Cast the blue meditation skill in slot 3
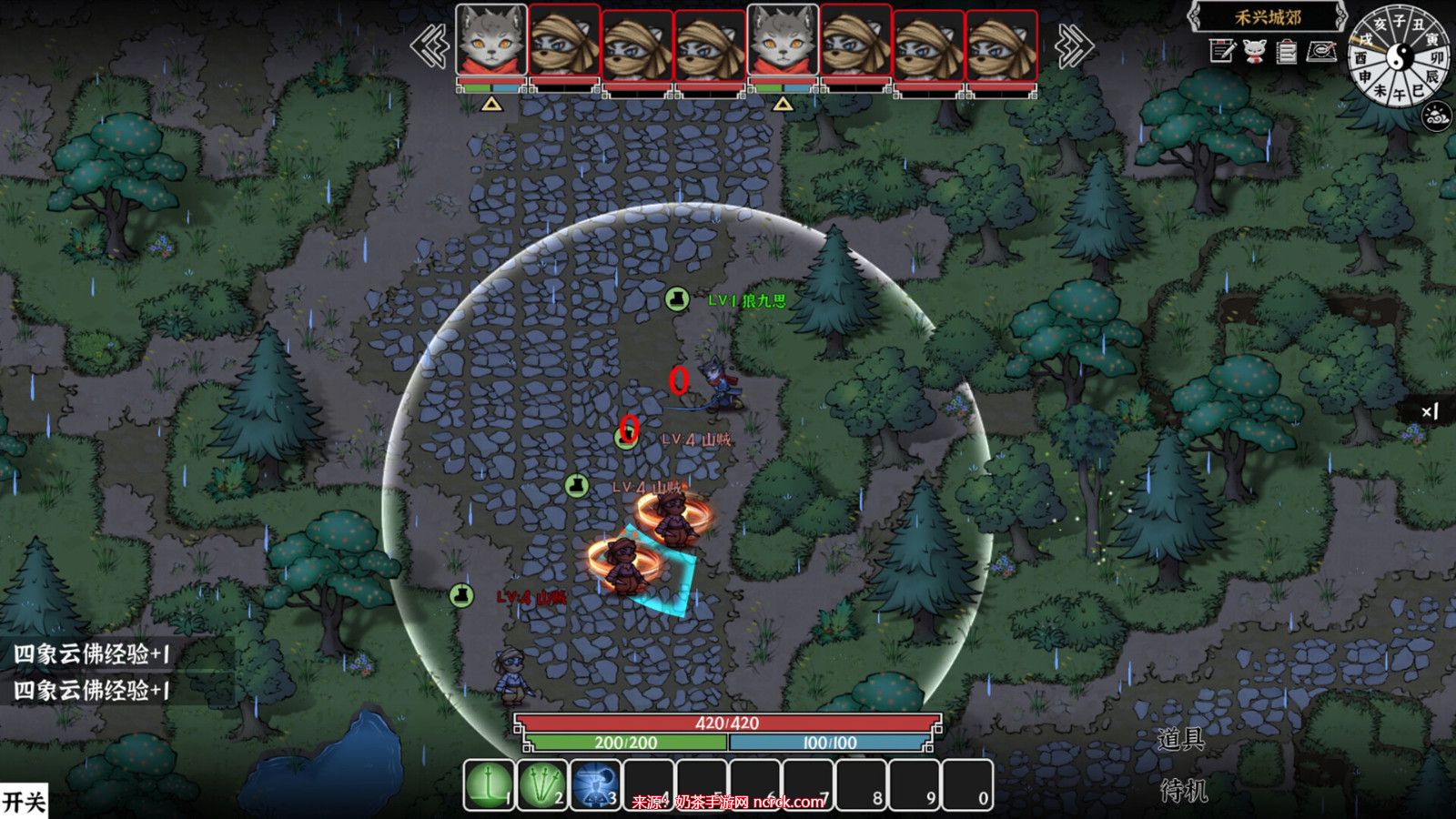 coord(595,784)
